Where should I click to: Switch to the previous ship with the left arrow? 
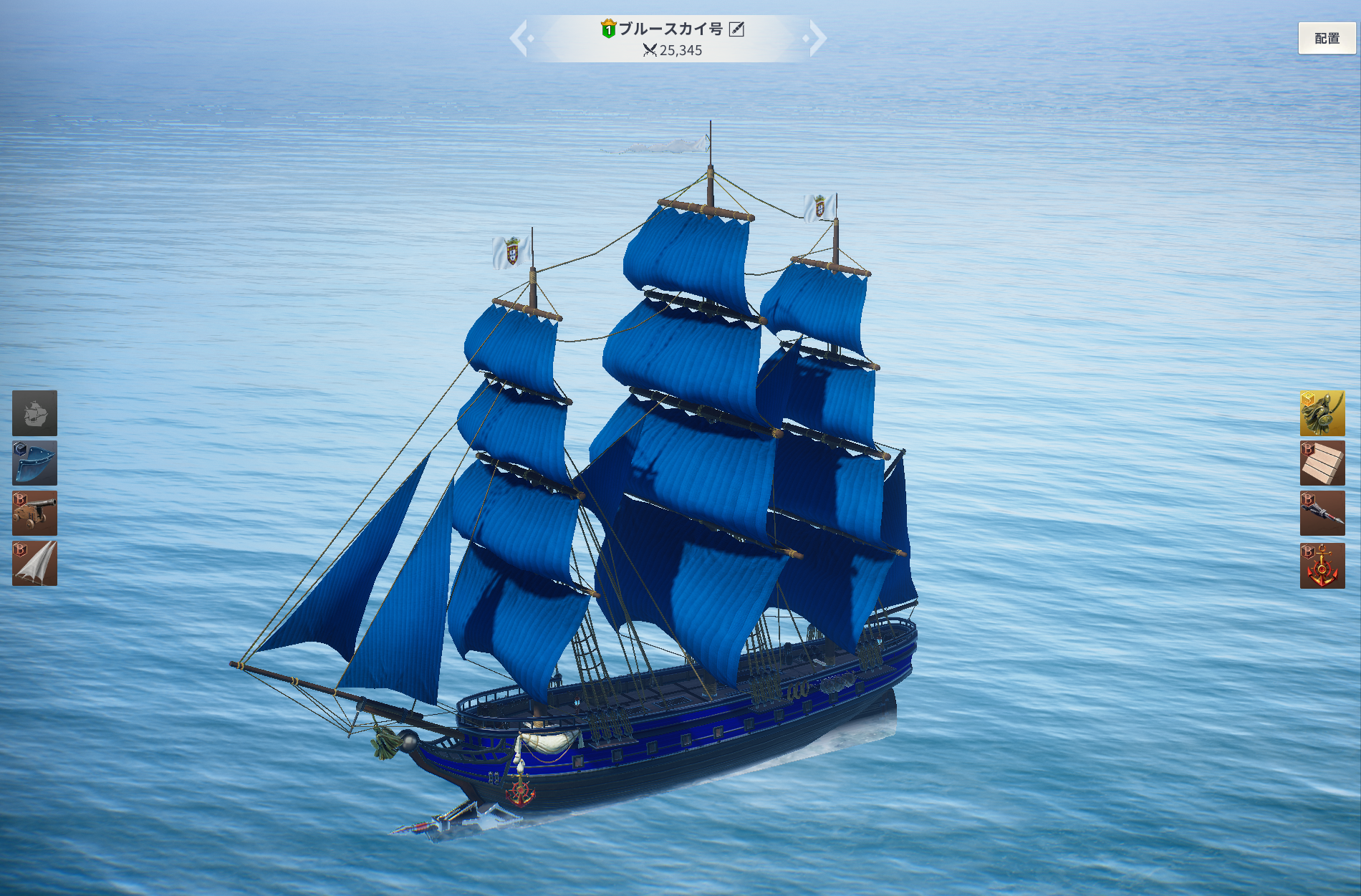(x=521, y=39)
